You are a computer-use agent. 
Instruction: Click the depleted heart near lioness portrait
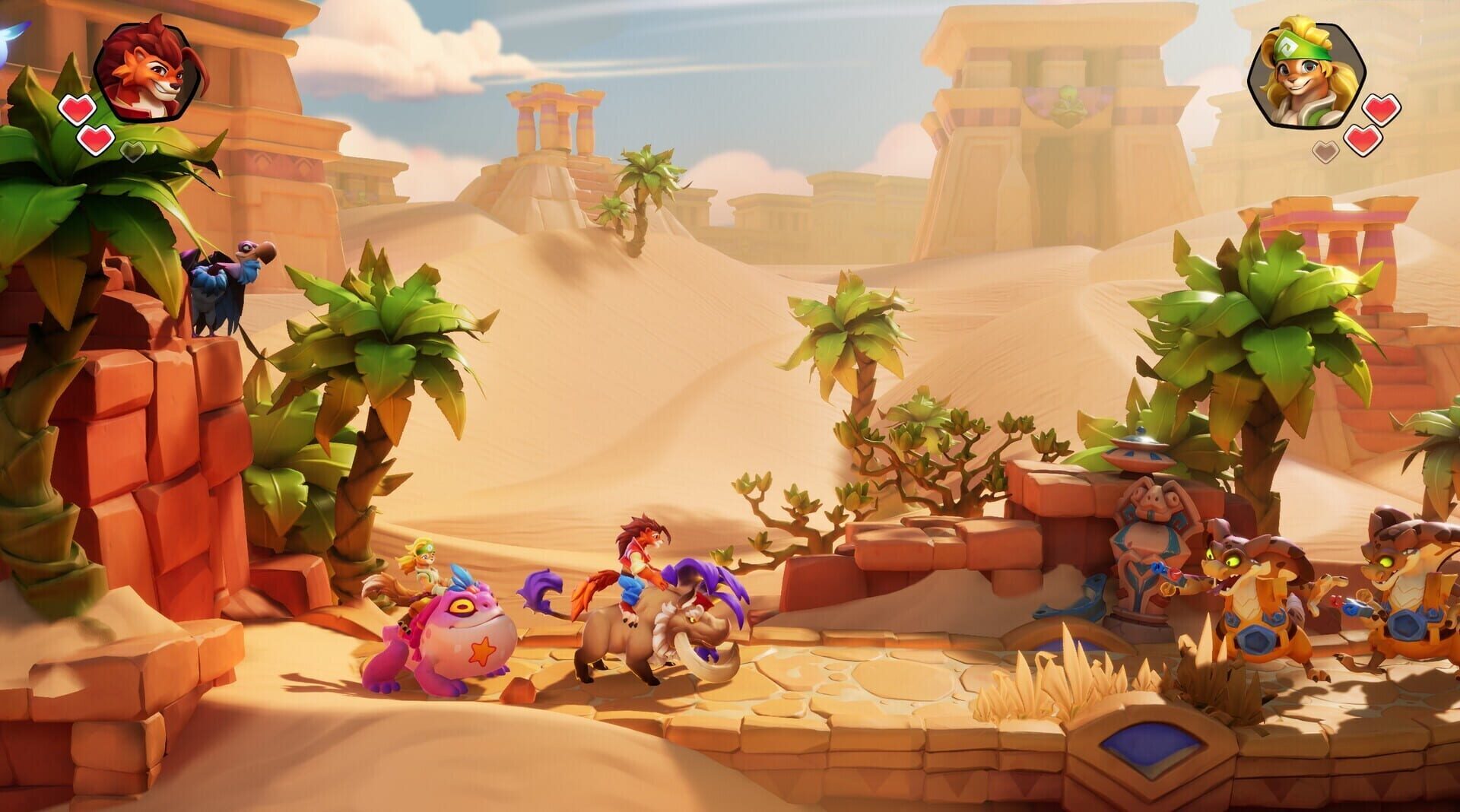point(1325,152)
